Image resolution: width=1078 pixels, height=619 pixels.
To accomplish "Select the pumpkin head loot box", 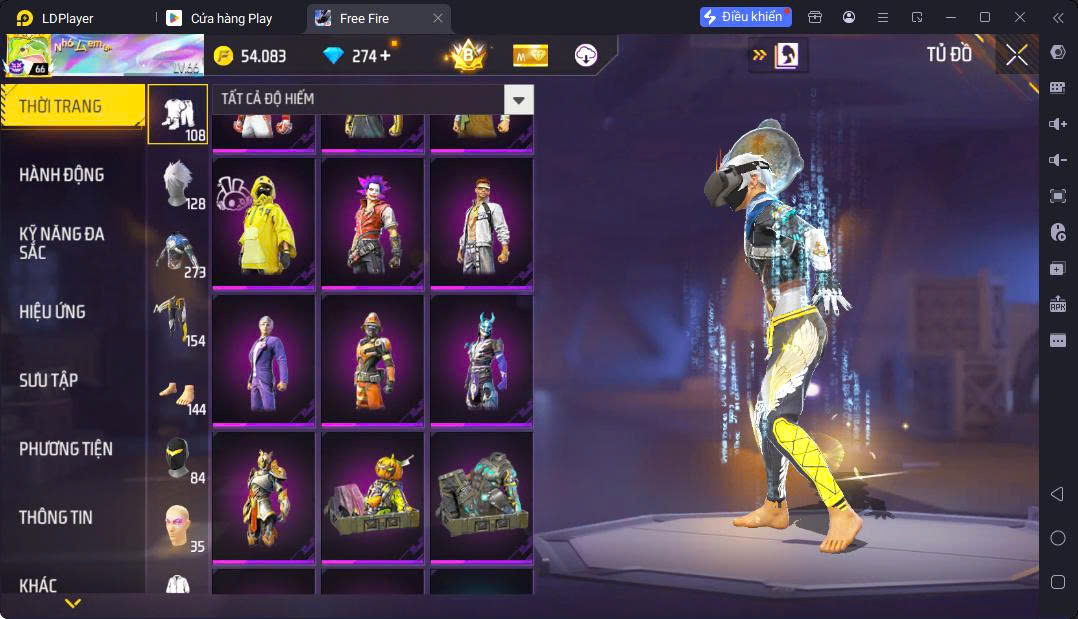I will point(372,496).
